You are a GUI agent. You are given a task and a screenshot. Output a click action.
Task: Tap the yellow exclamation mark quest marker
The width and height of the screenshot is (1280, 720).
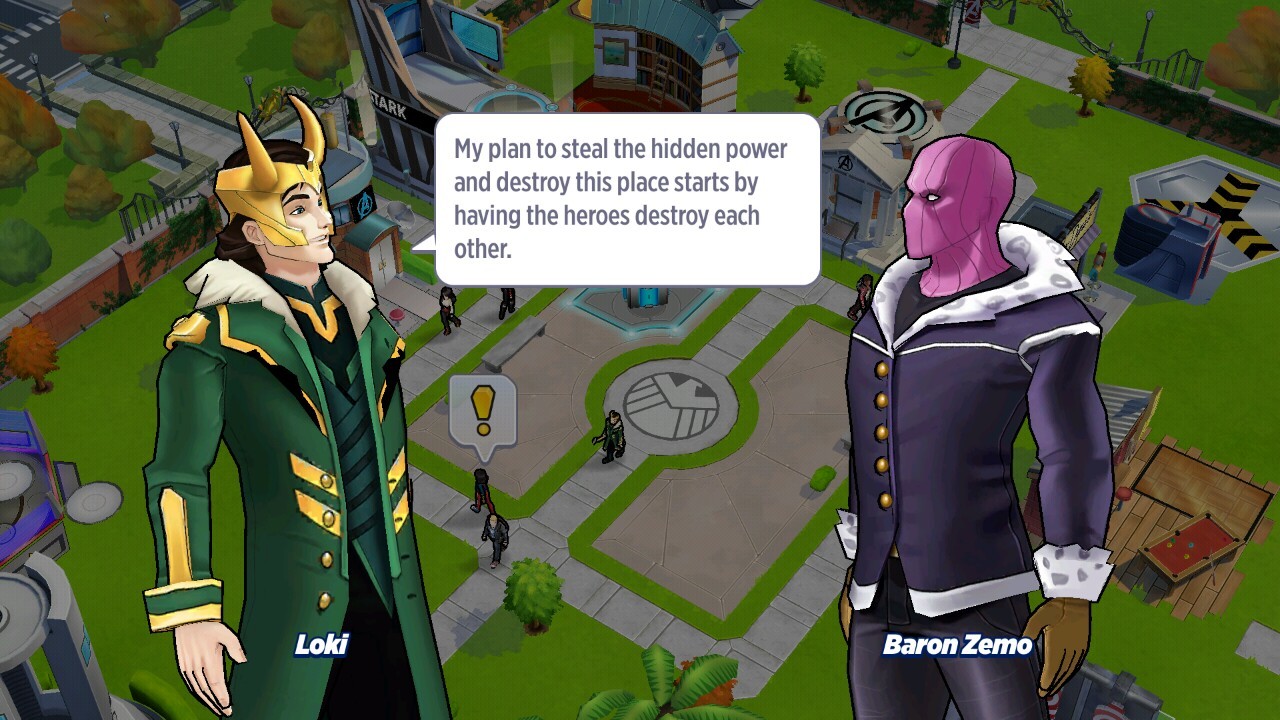[x=483, y=409]
